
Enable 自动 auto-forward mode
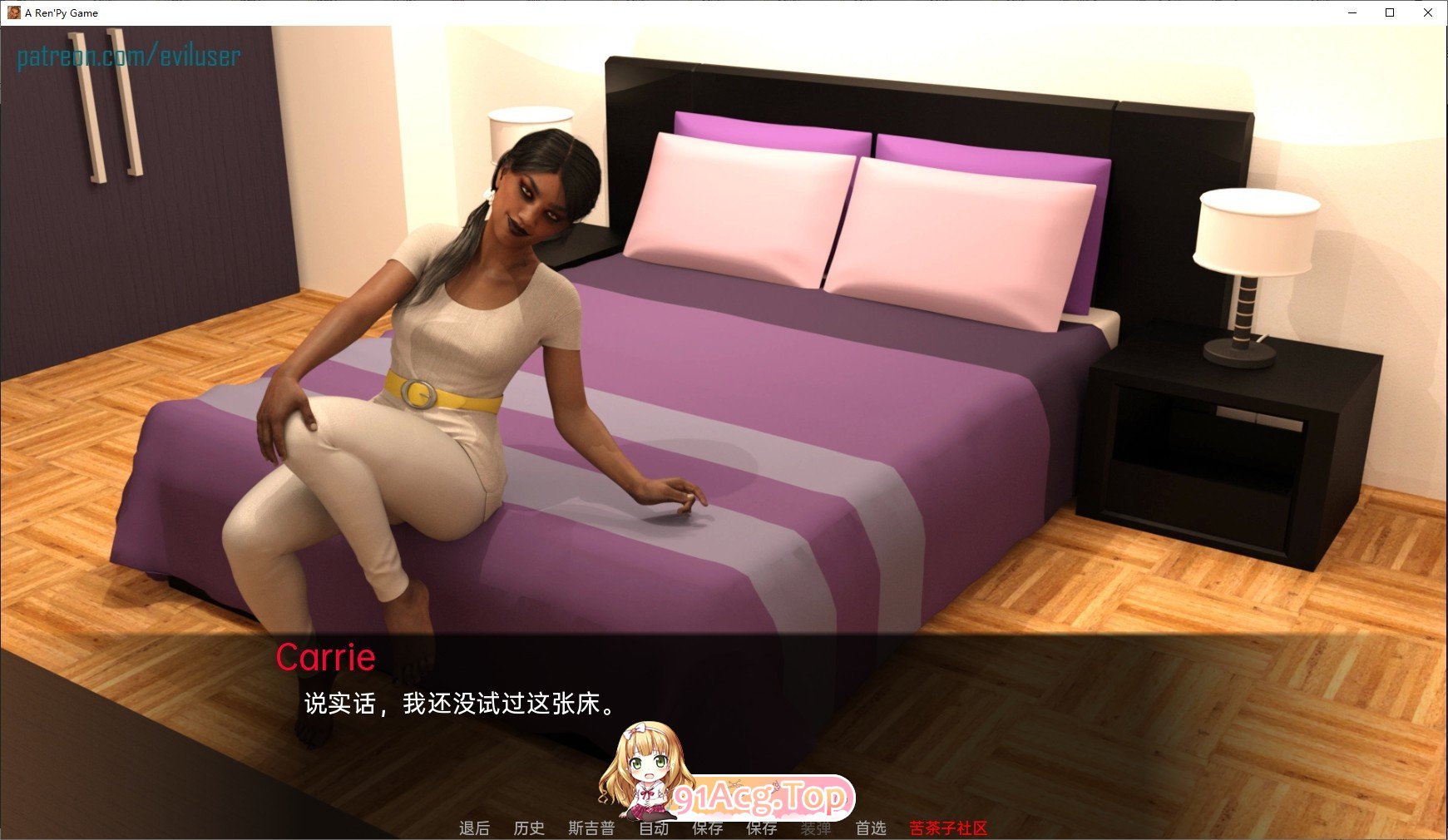(x=655, y=828)
